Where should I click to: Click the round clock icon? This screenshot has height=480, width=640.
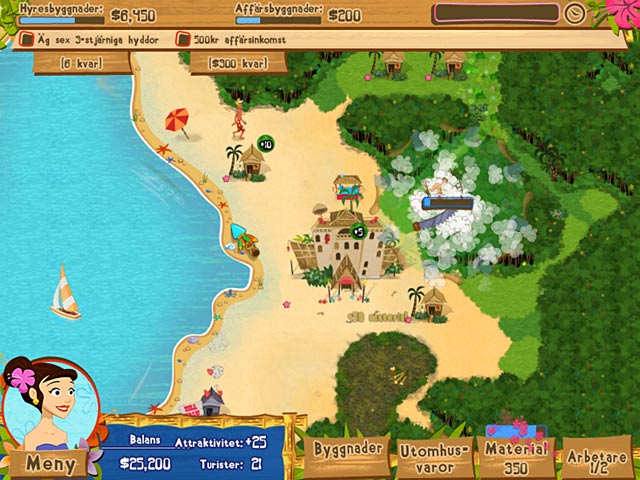click(574, 14)
